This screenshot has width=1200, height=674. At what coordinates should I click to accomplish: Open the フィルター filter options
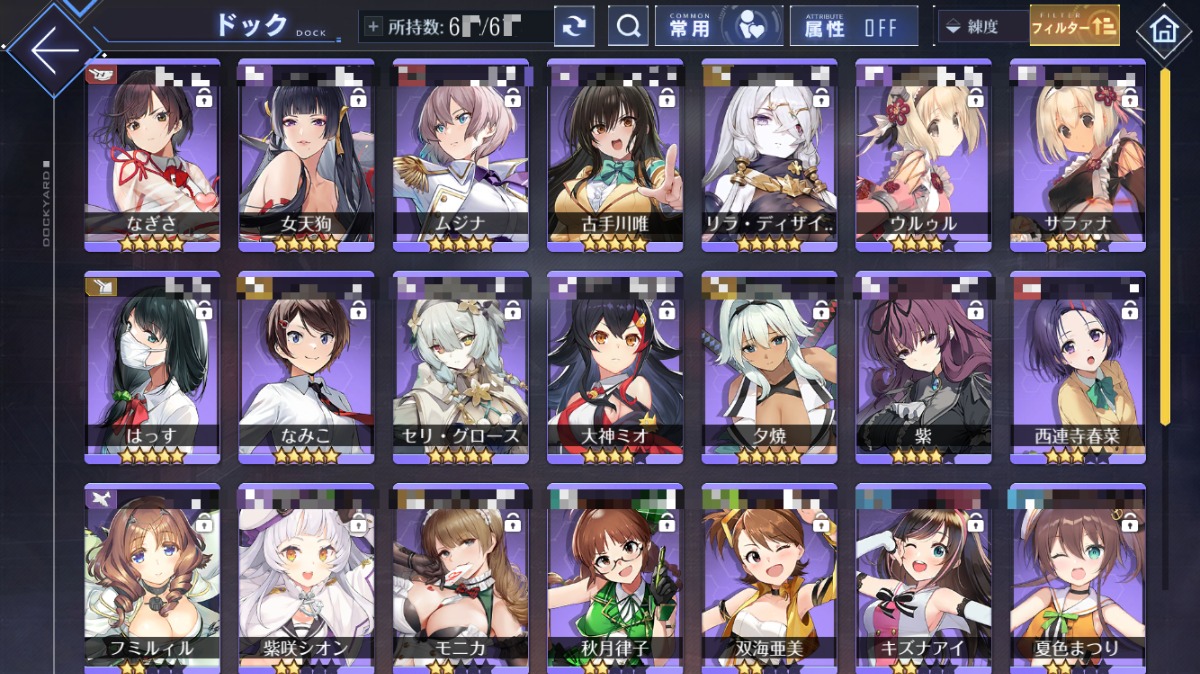[1075, 27]
